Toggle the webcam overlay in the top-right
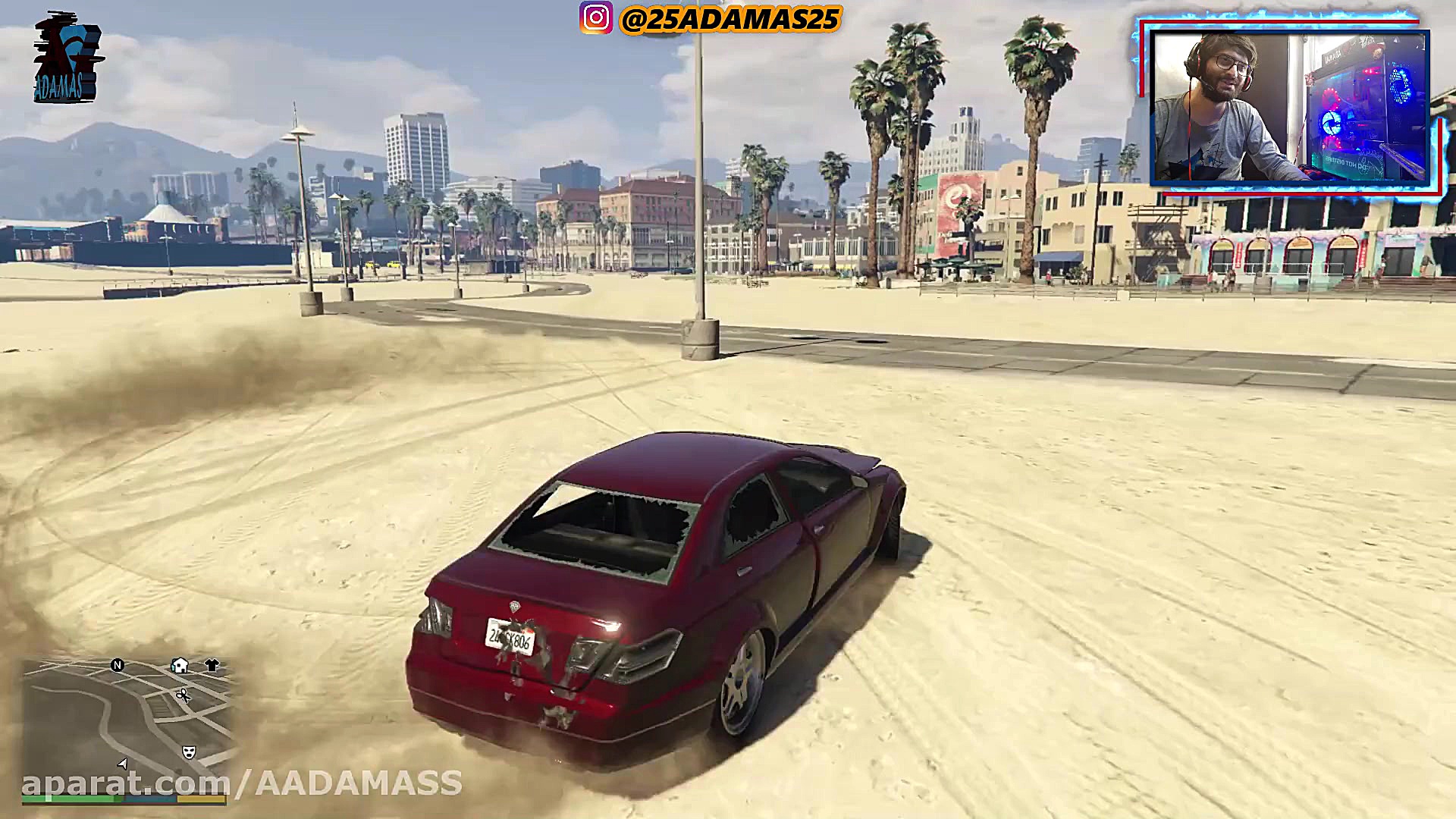1456x819 pixels. pyautogui.click(x=1289, y=106)
